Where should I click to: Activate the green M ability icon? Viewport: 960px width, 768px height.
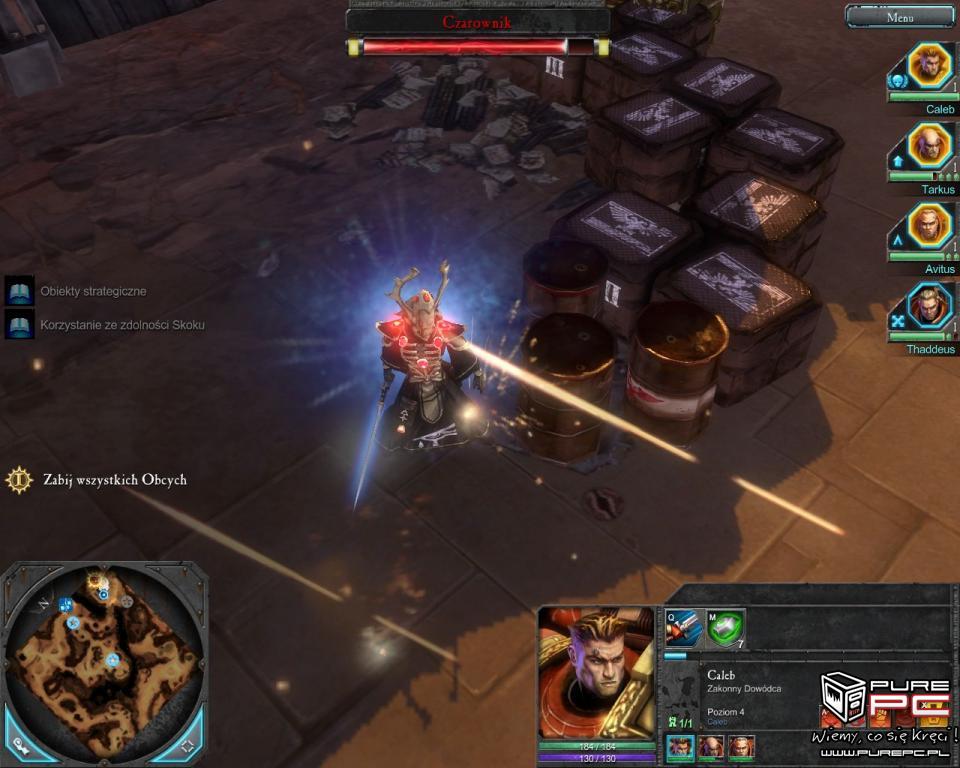(x=725, y=628)
